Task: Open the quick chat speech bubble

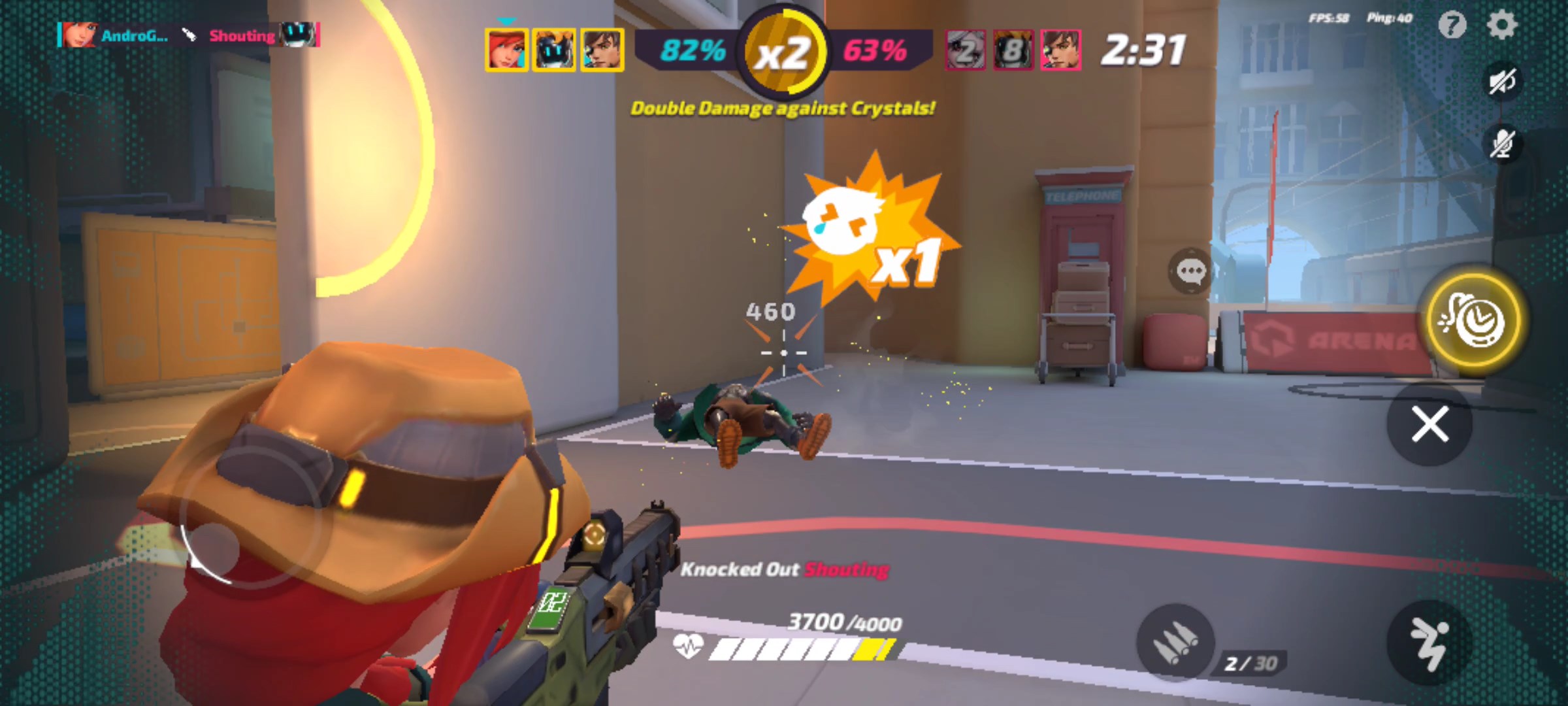Action: 1190,271
